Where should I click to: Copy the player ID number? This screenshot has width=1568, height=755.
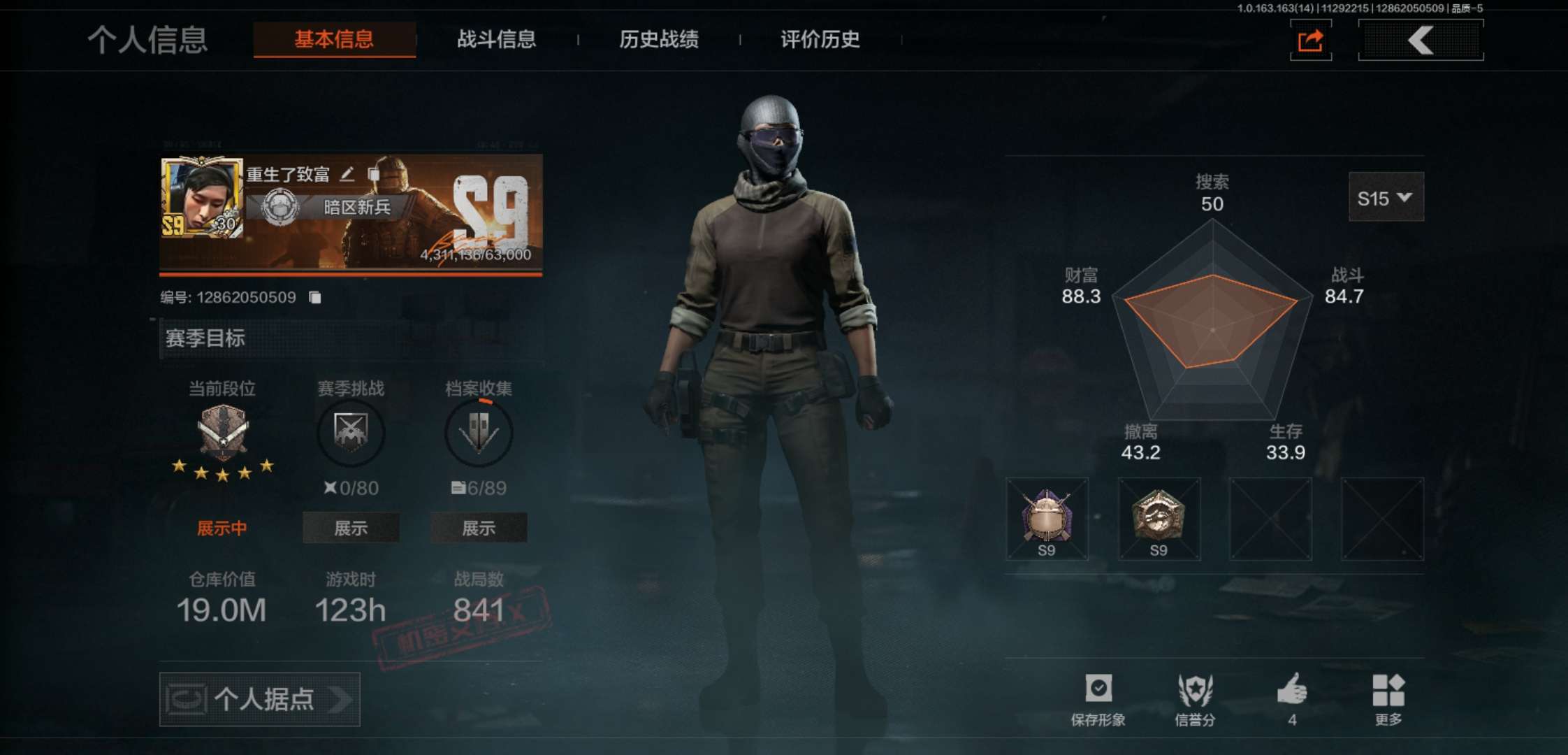click(315, 298)
